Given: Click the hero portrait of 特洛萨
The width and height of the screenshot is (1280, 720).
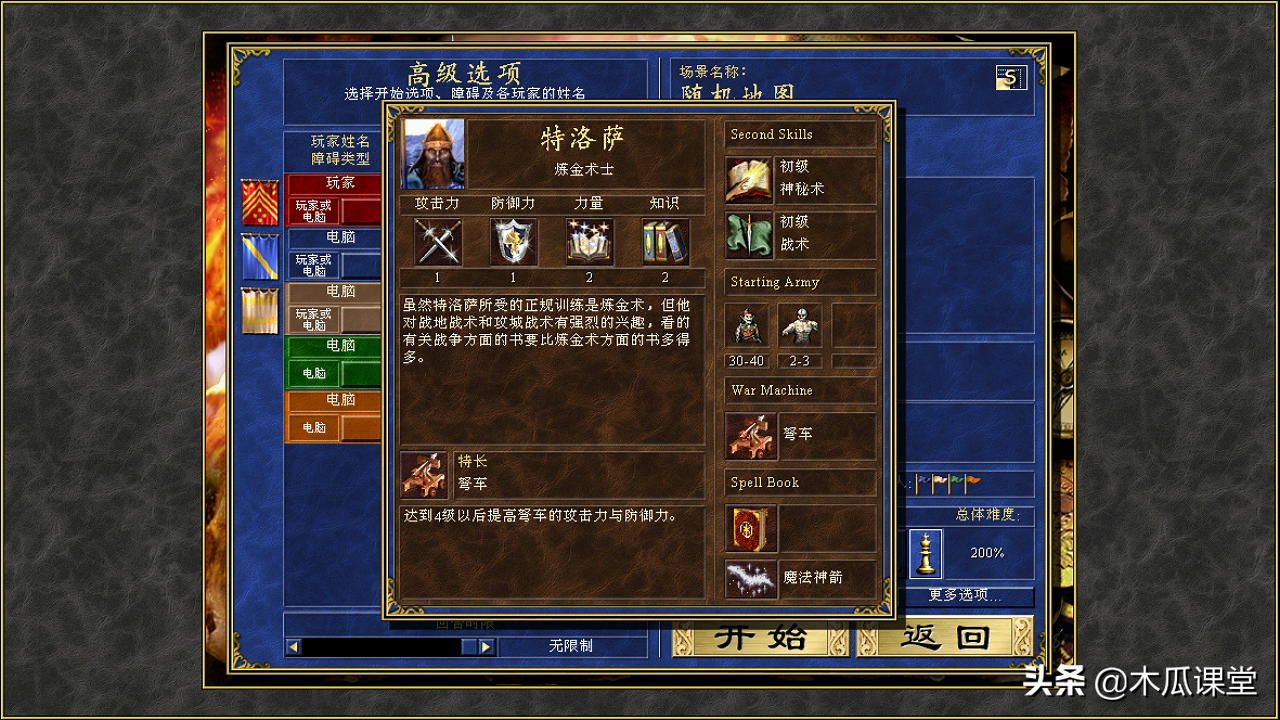Looking at the screenshot, I should [x=432, y=152].
